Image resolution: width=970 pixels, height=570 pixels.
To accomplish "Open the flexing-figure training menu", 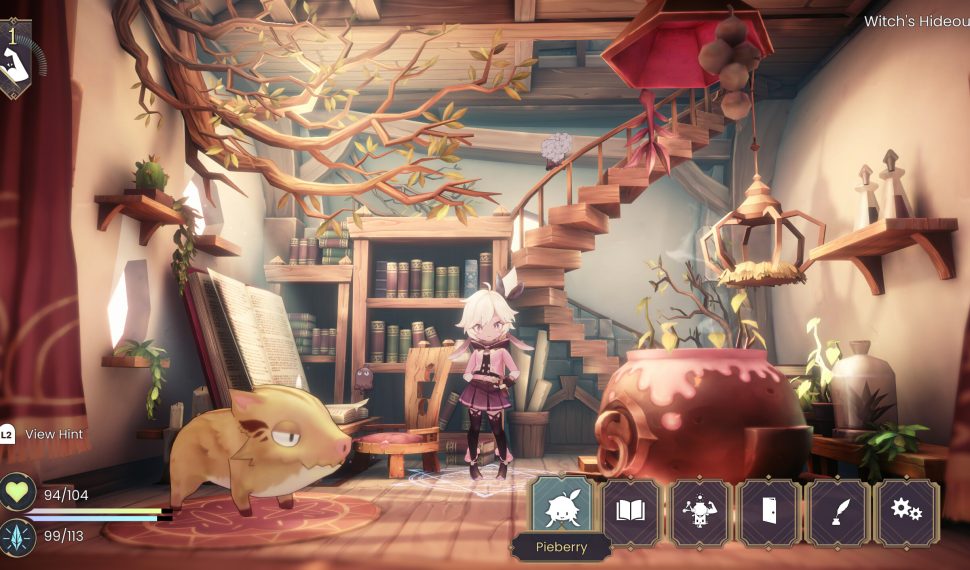I will (x=699, y=512).
